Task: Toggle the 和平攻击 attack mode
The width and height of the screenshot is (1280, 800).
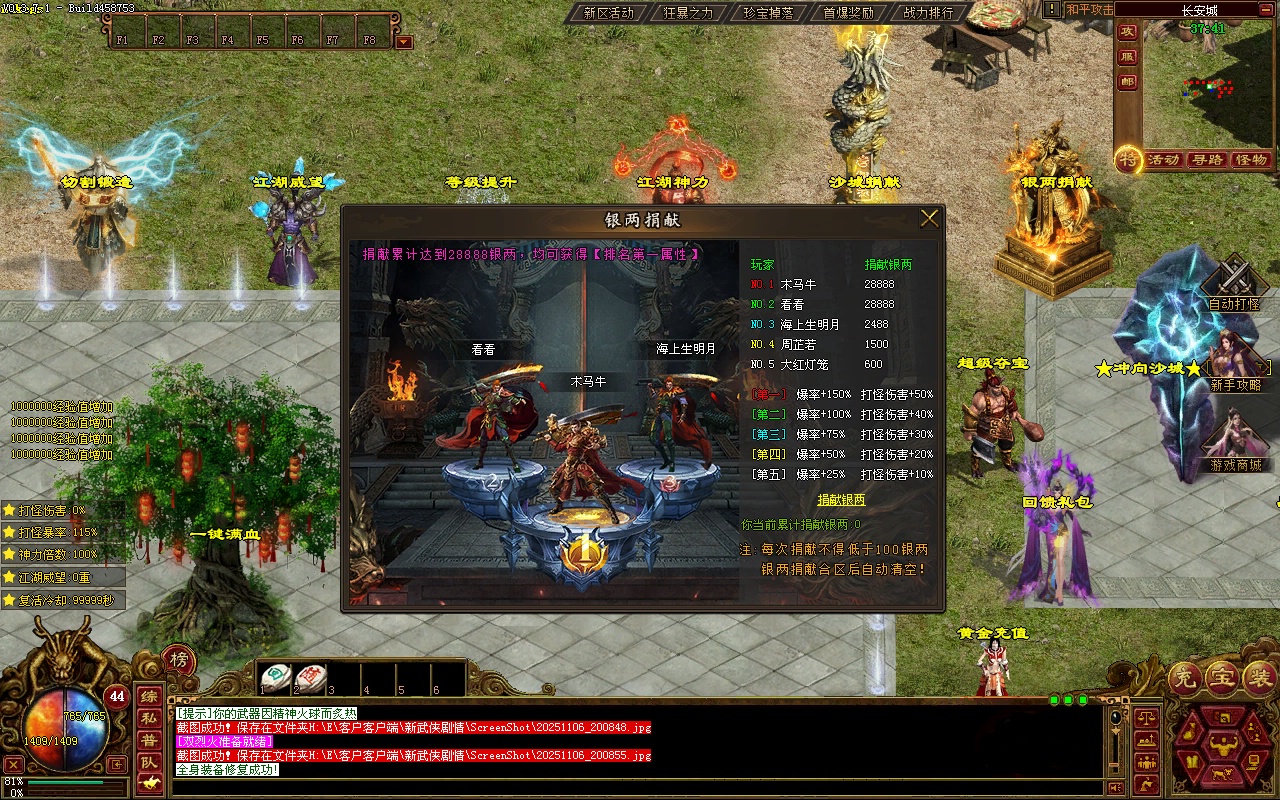Action: pos(1089,10)
